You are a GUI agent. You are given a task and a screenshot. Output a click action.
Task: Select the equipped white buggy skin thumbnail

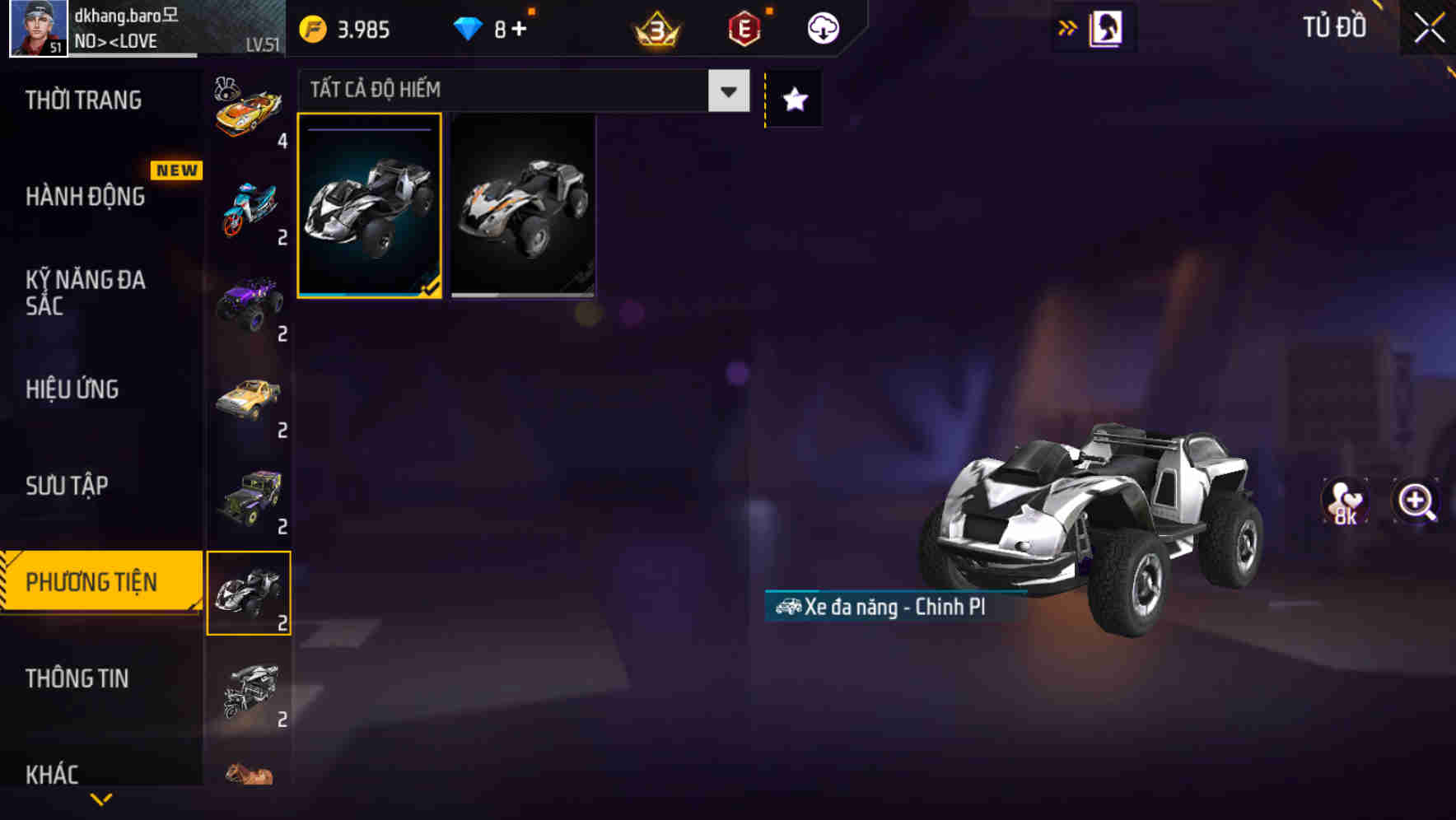coord(370,212)
